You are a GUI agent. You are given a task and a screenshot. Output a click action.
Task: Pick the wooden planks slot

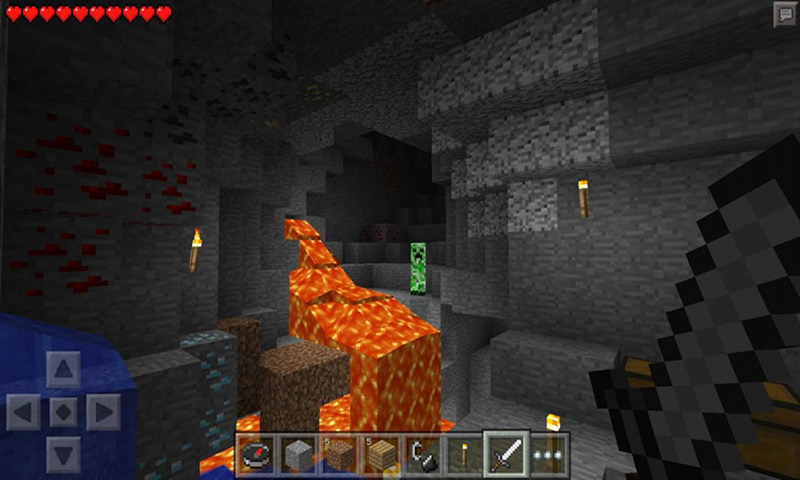(381, 454)
